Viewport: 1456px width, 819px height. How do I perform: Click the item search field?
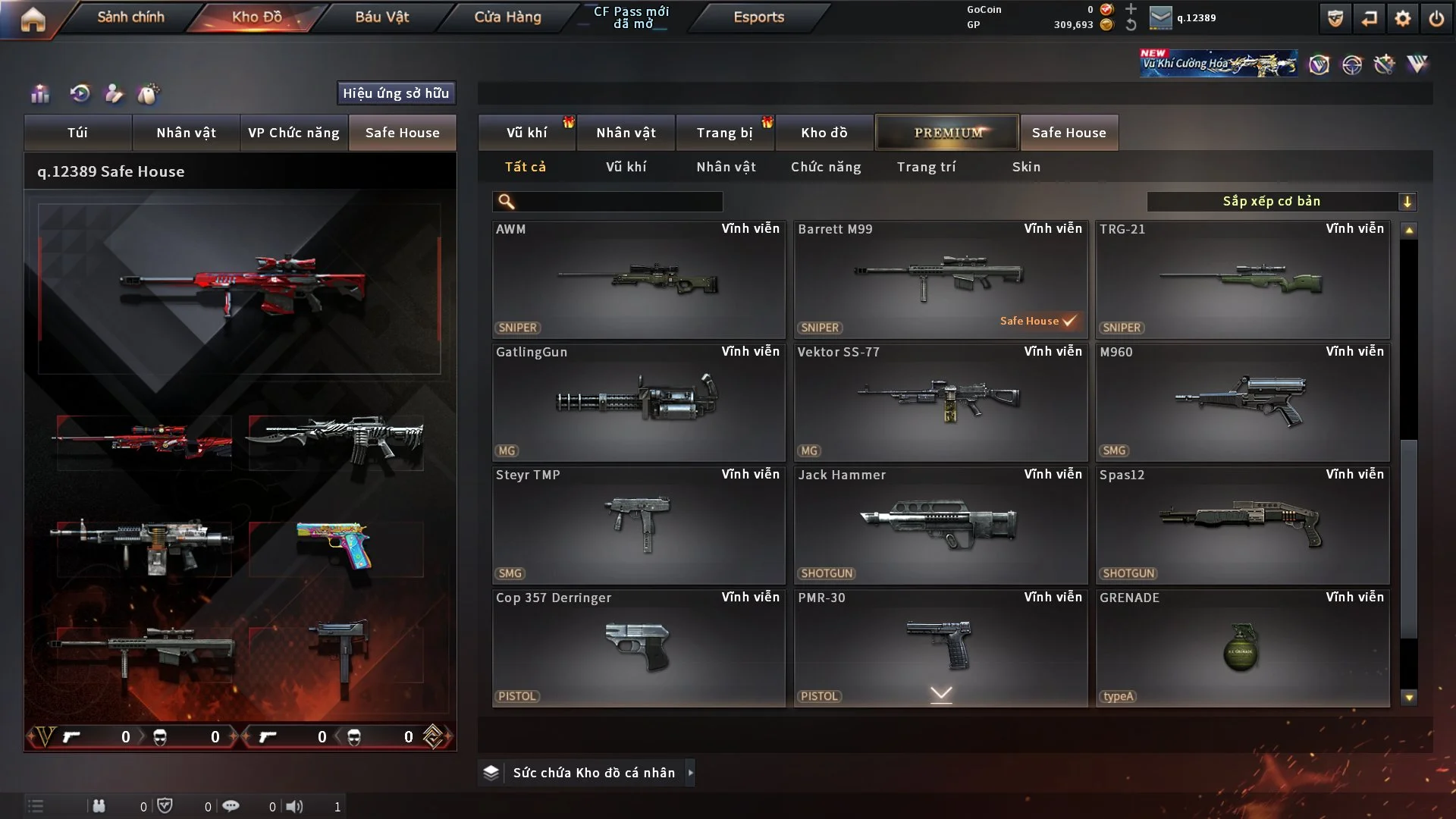[618, 202]
